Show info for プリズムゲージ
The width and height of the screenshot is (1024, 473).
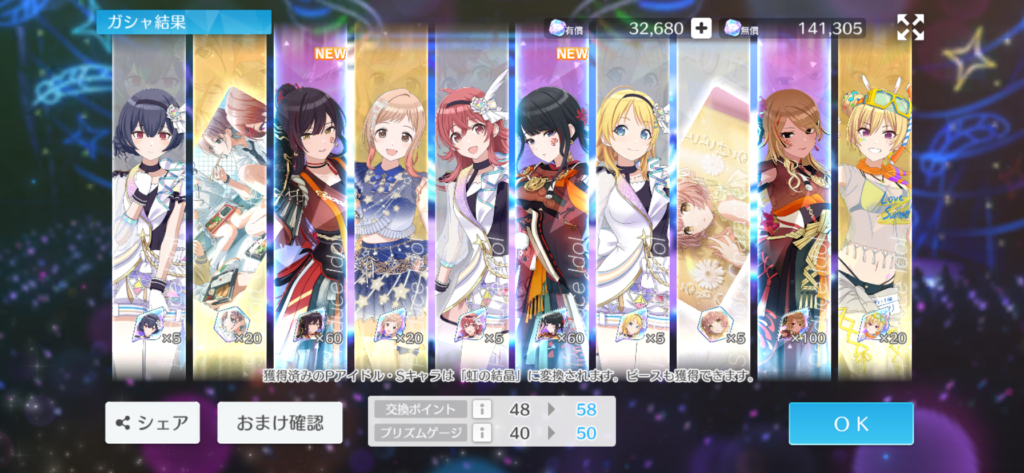(x=481, y=432)
